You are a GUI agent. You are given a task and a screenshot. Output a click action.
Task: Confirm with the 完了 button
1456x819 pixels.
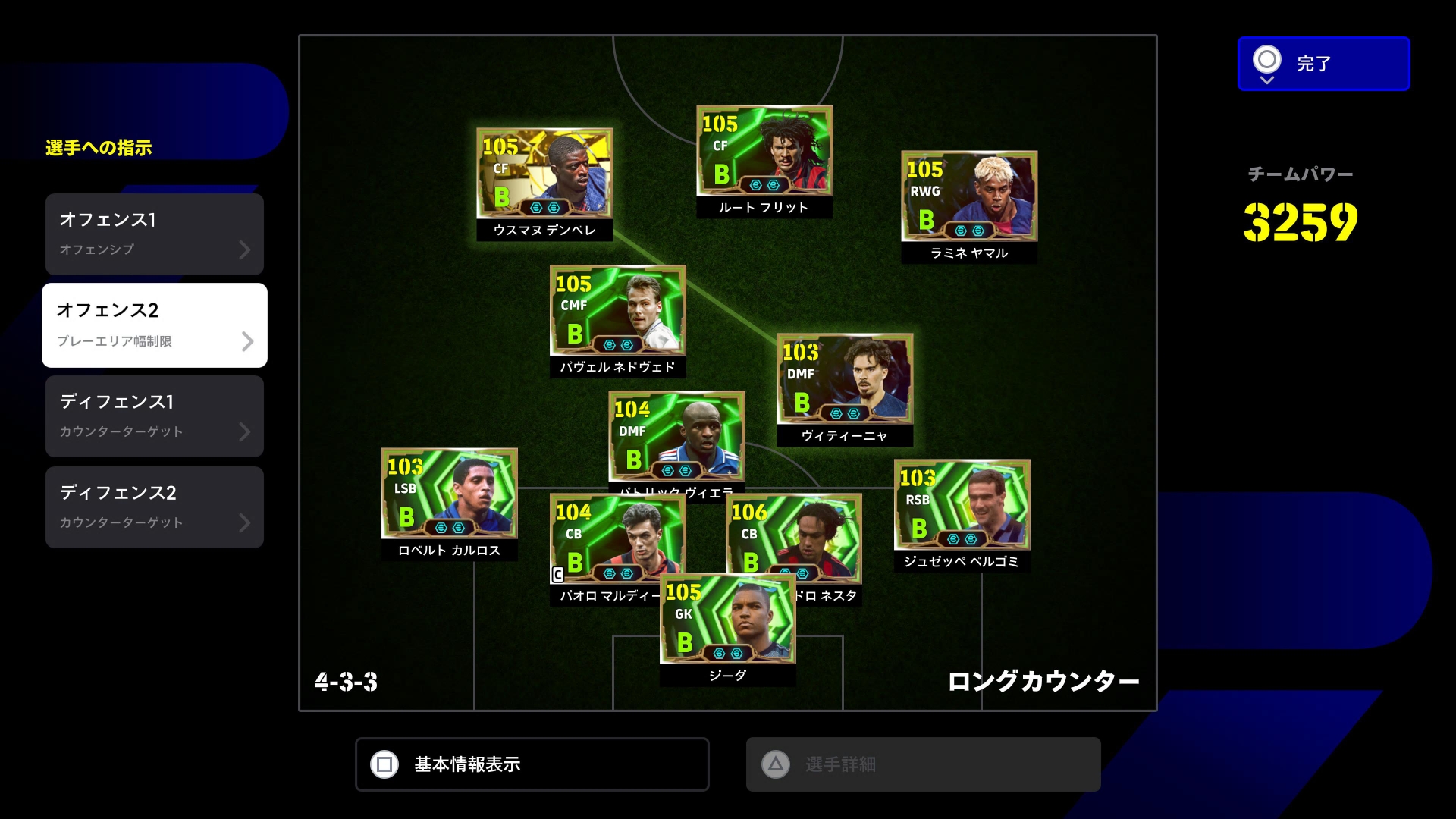click(1323, 64)
